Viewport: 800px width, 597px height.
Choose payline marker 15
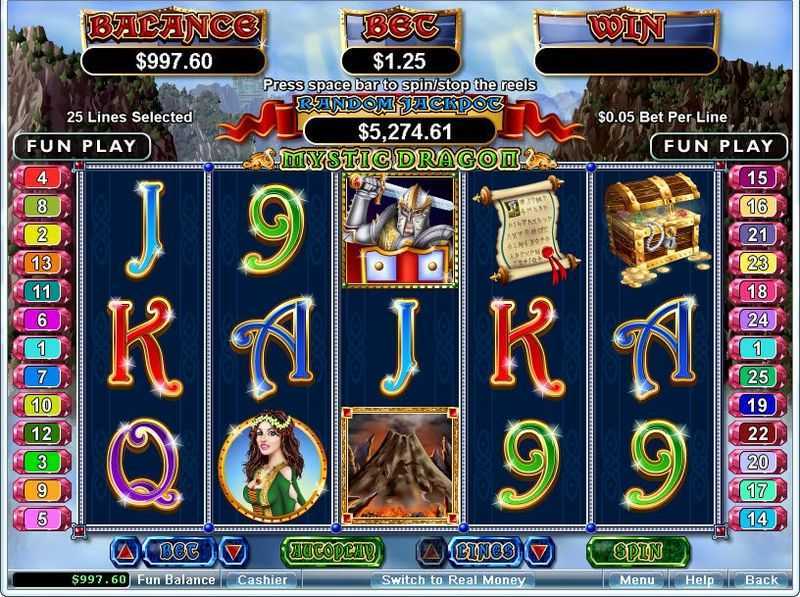pos(757,179)
